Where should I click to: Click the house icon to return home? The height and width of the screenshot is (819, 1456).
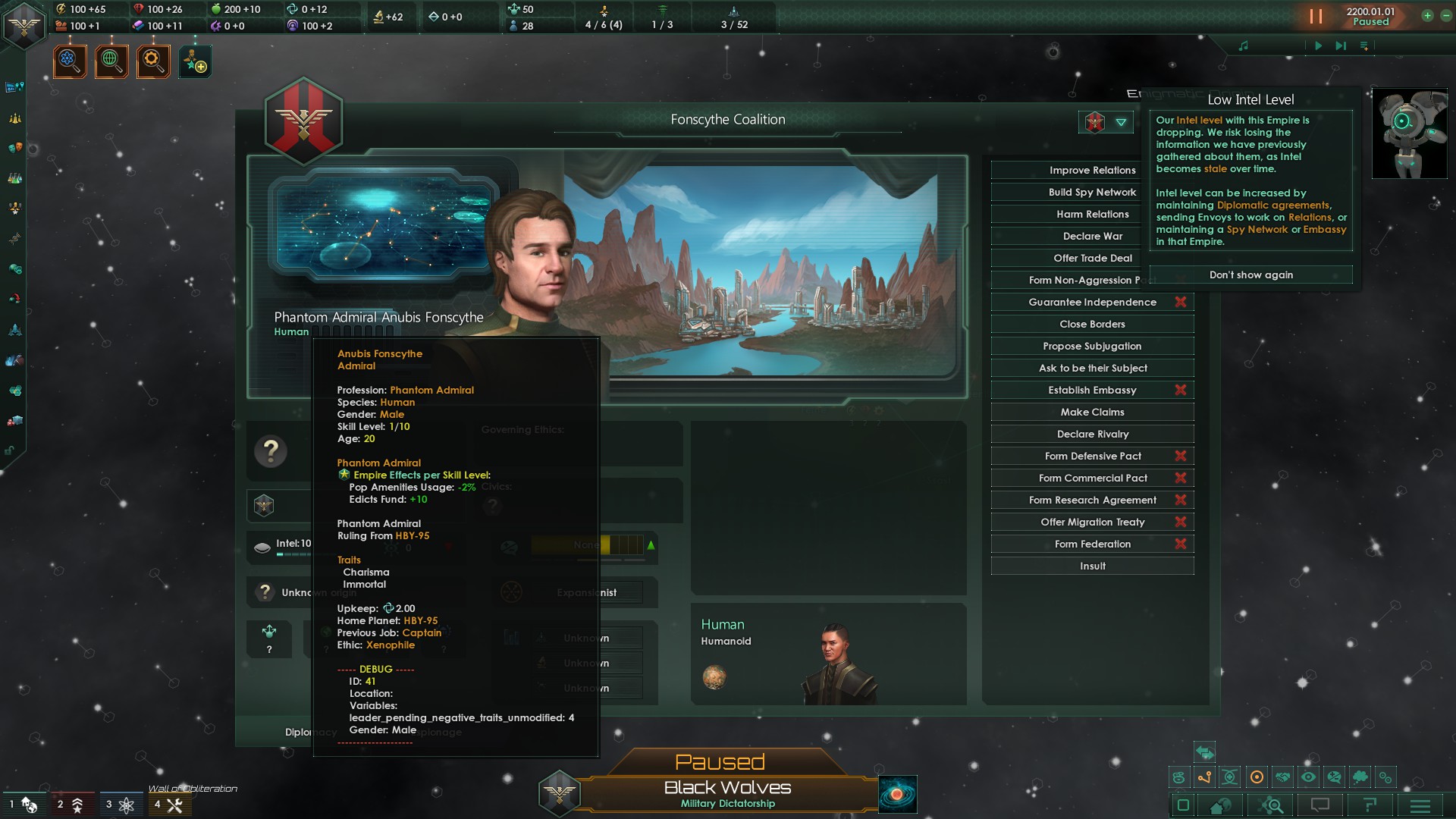(1219, 805)
